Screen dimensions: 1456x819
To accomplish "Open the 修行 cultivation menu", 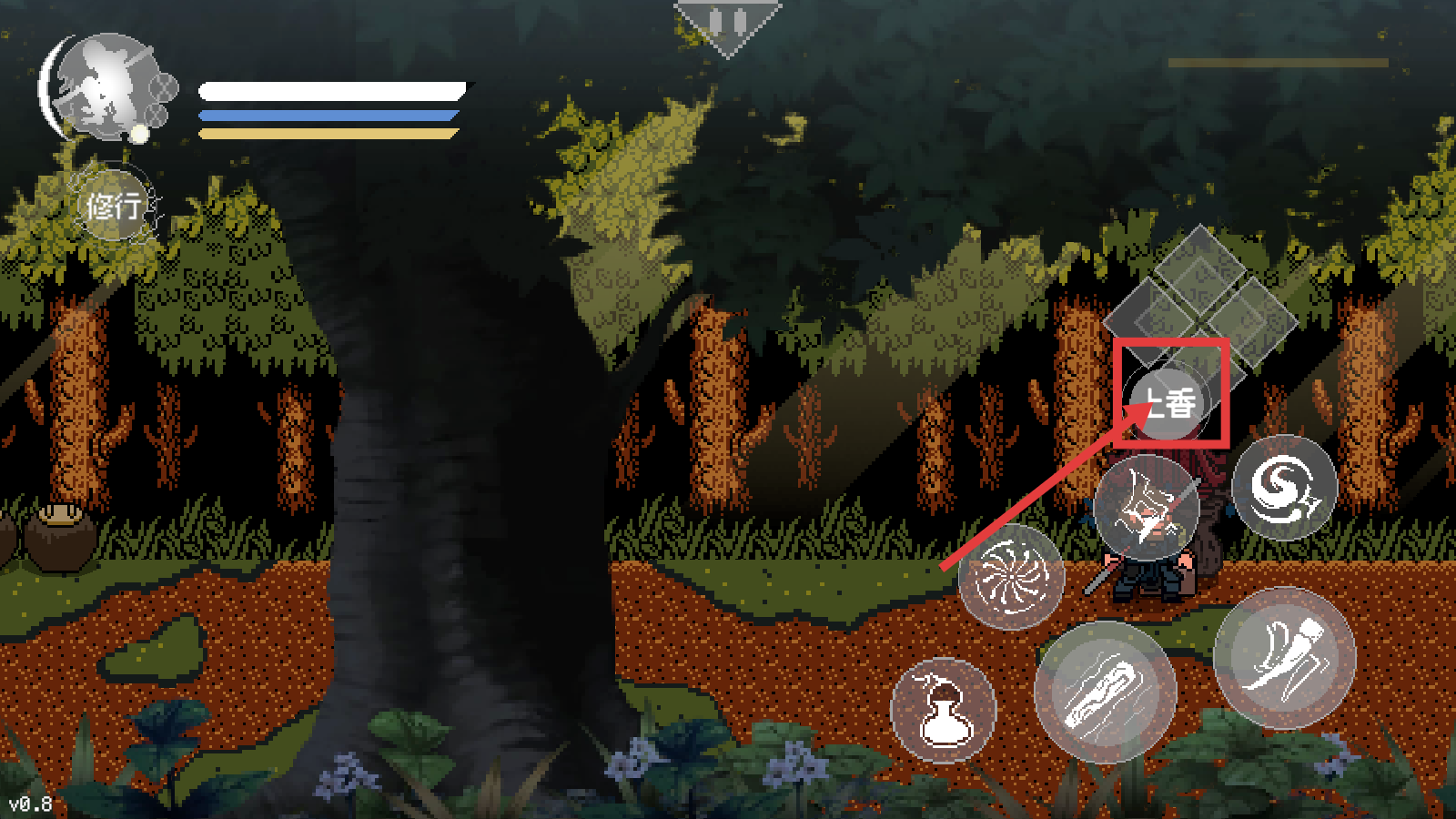I will (114, 206).
